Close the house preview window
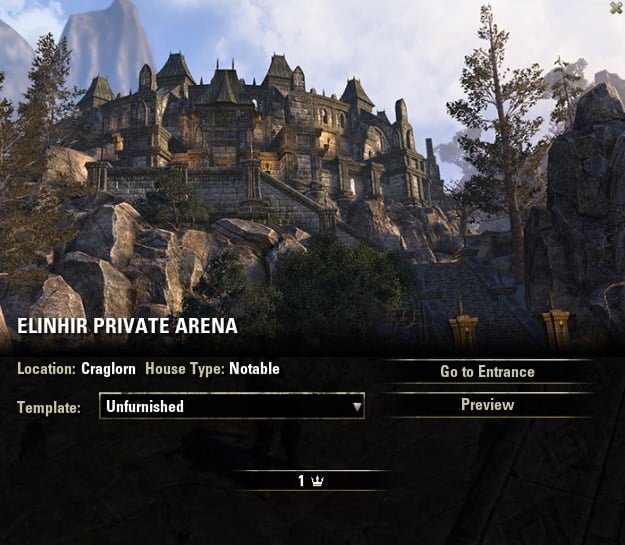Image resolution: width=625 pixels, height=545 pixels. 615,8
